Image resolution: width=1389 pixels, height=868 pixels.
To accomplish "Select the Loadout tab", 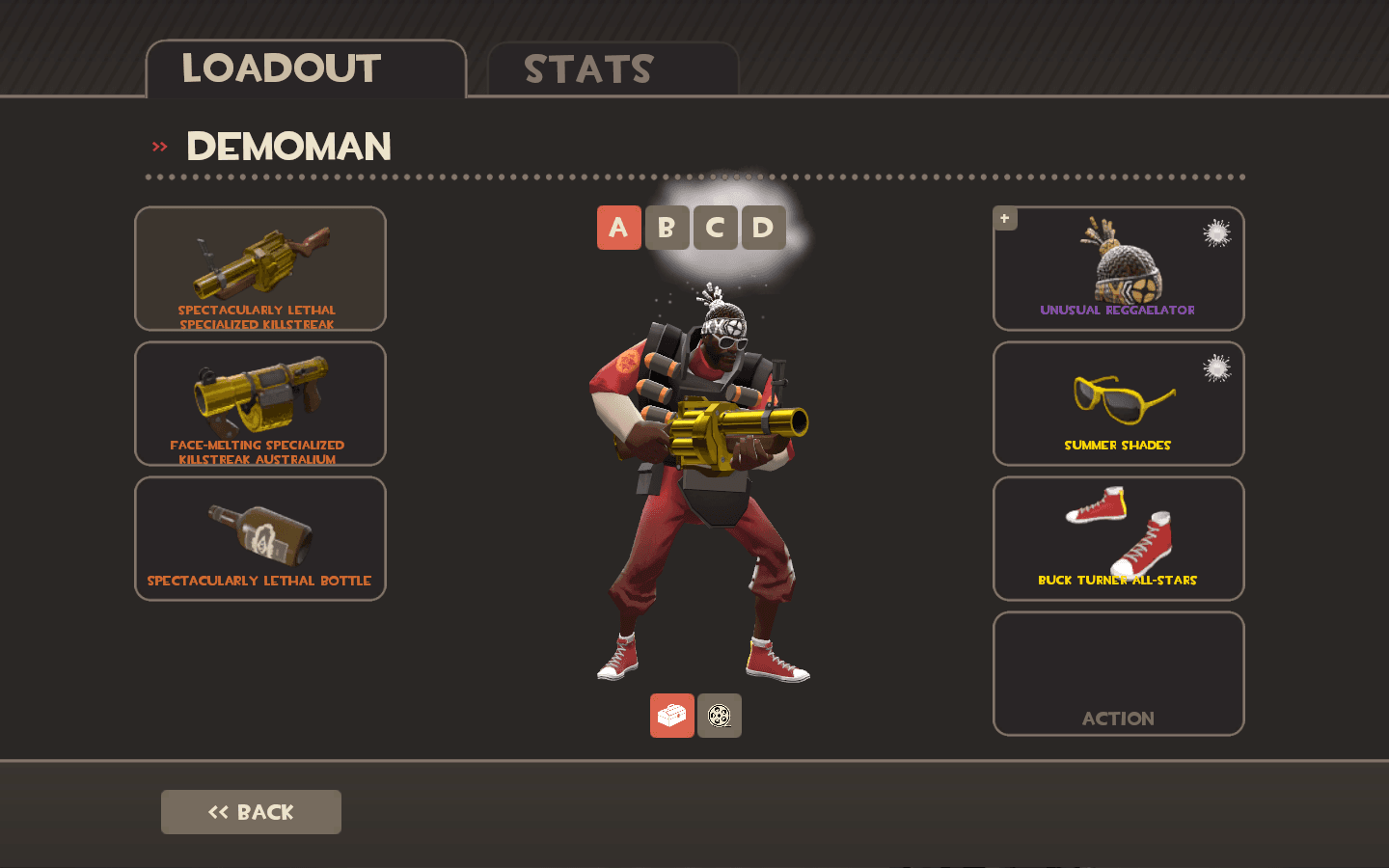I will [x=305, y=69].
